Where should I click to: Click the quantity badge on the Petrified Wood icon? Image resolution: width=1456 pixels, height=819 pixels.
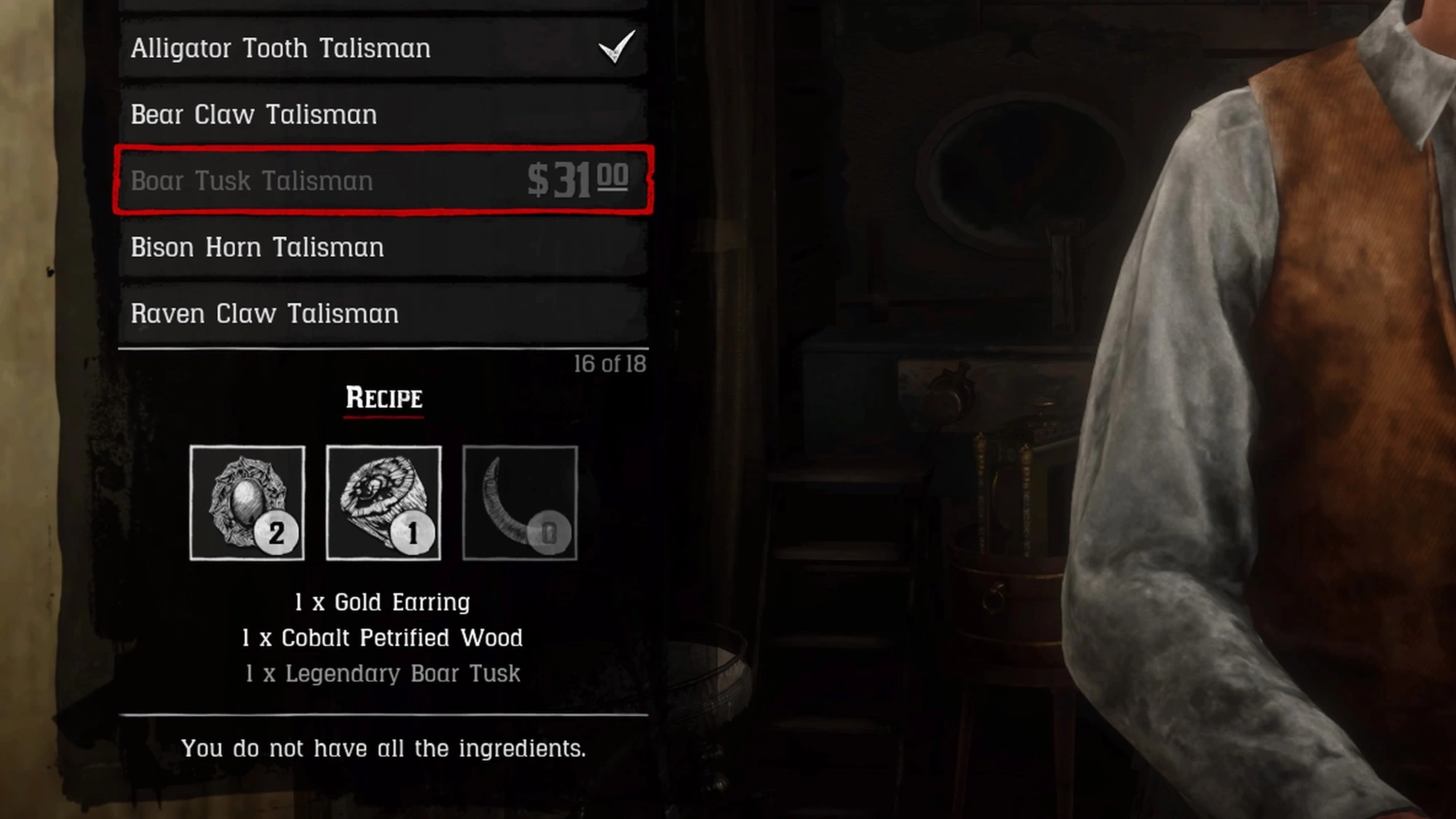(413, 532)
